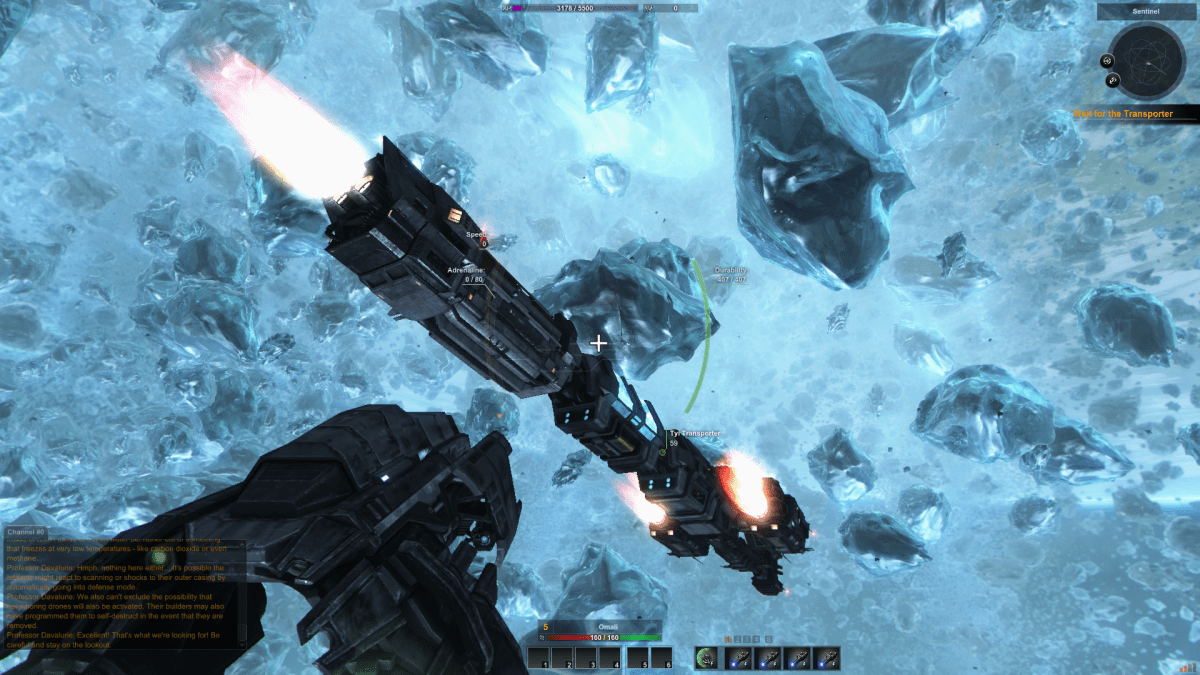Open the Sentinel location label
The height and width of the screenshot is (675, 1200).
[1146, 12]
